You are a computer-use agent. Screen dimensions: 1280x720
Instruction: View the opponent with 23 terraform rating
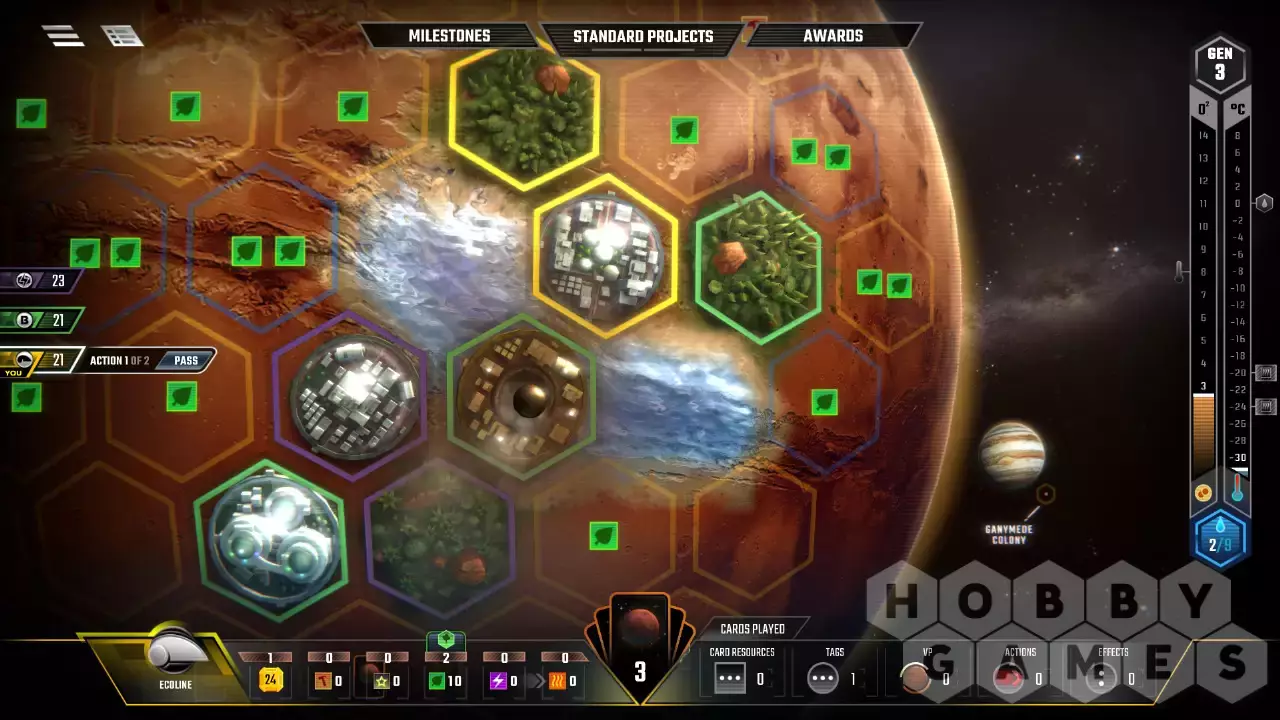38,281
